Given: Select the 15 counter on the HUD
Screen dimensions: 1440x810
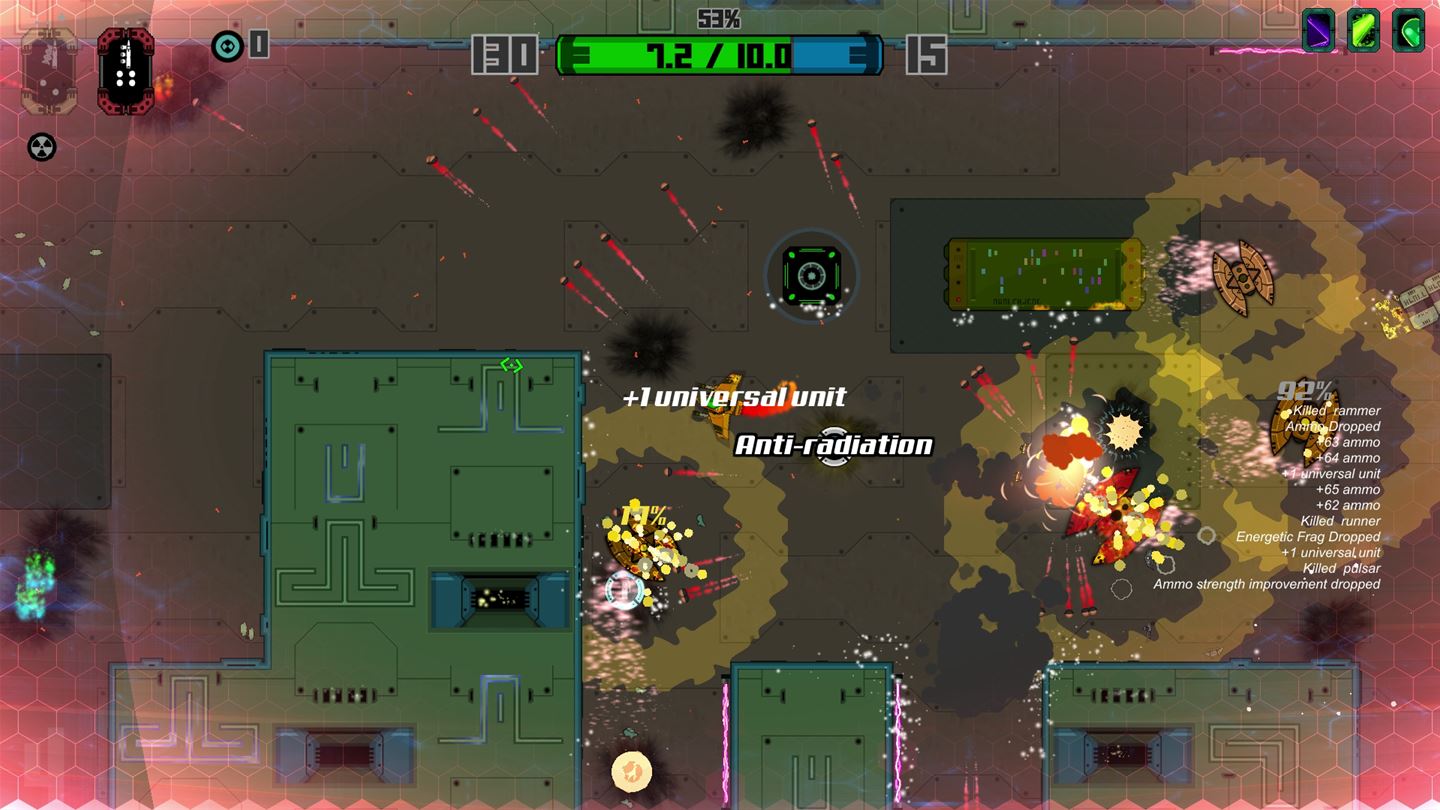Looking at the screenshot, I should pos(928,55).
